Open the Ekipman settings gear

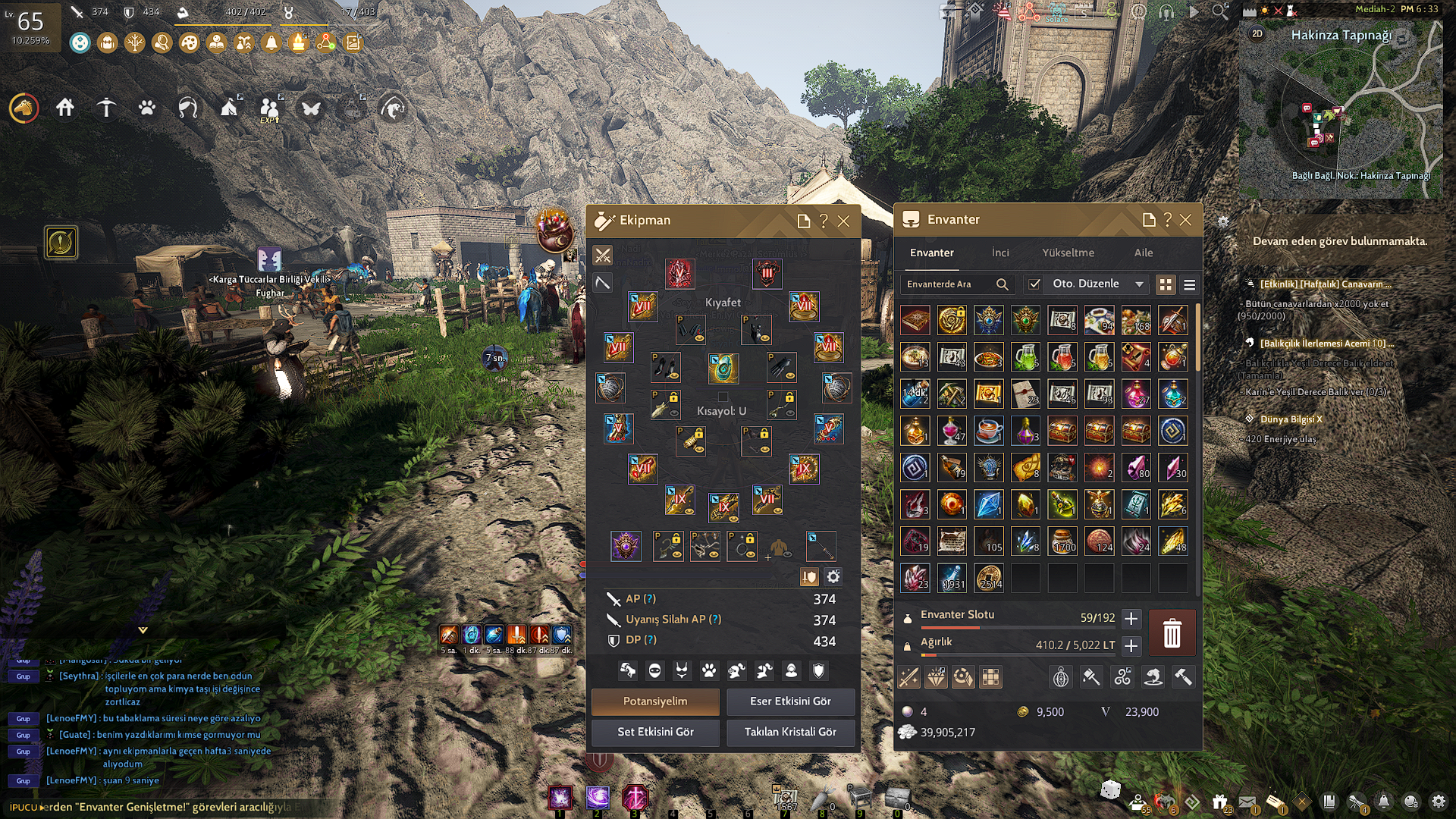tap(833, 577)
